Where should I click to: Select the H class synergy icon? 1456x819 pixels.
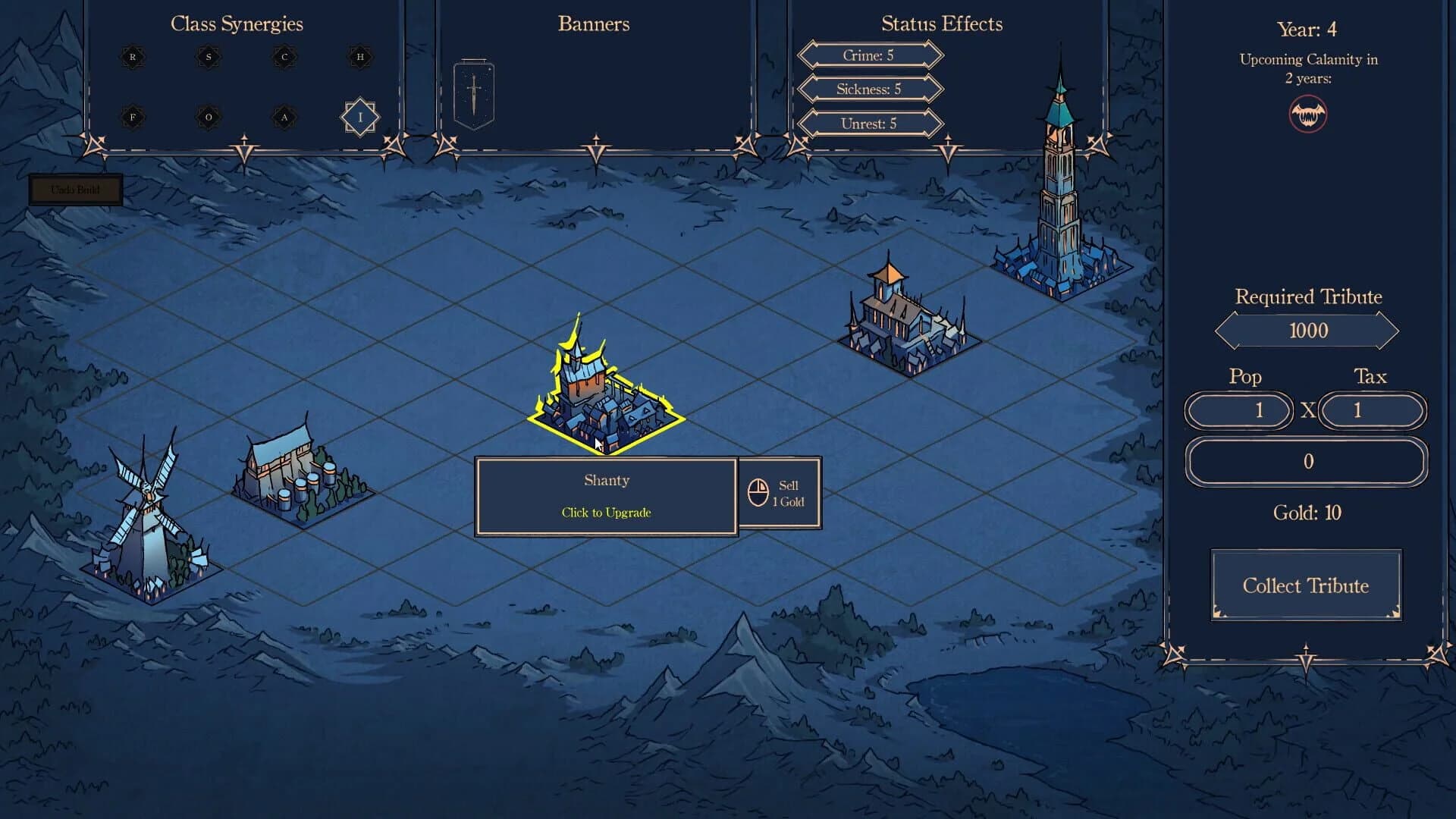tap(361, 55)
